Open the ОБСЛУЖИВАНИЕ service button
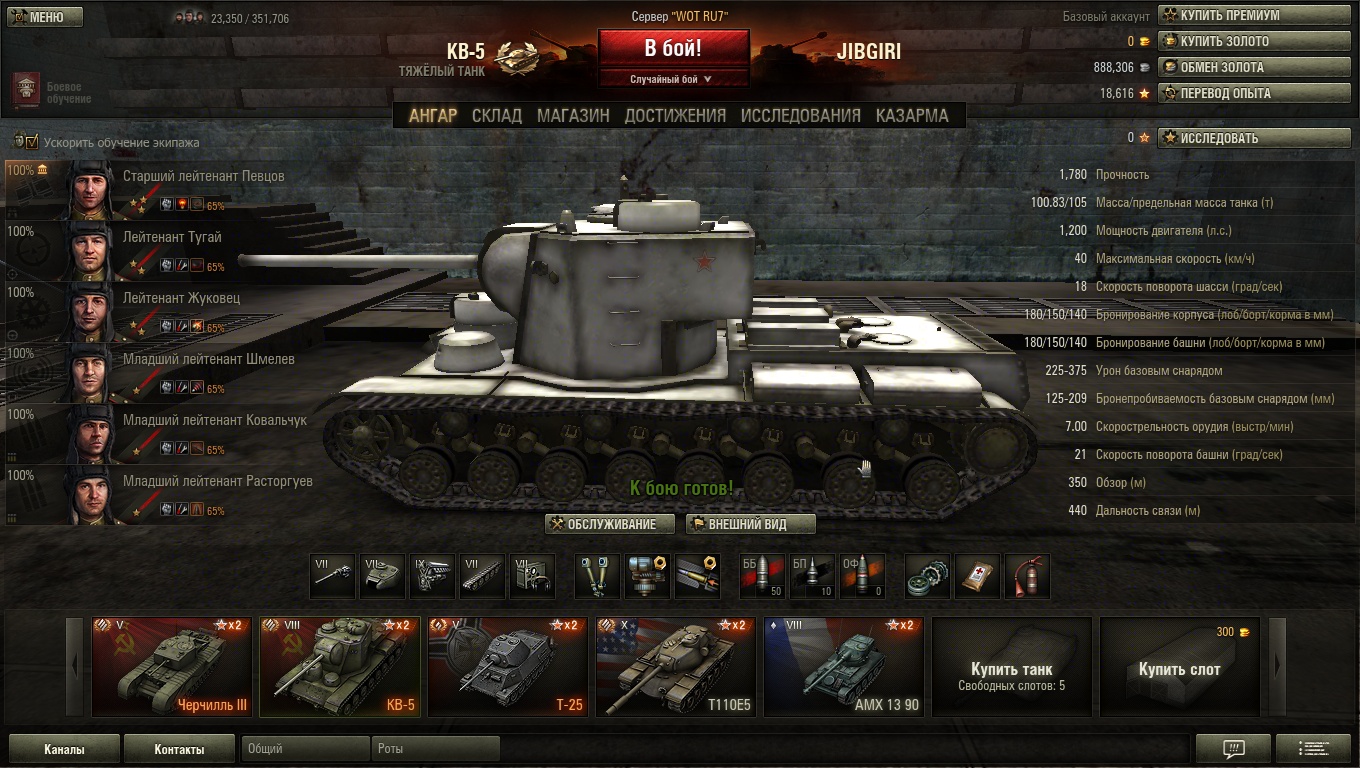 click(609, 525)
